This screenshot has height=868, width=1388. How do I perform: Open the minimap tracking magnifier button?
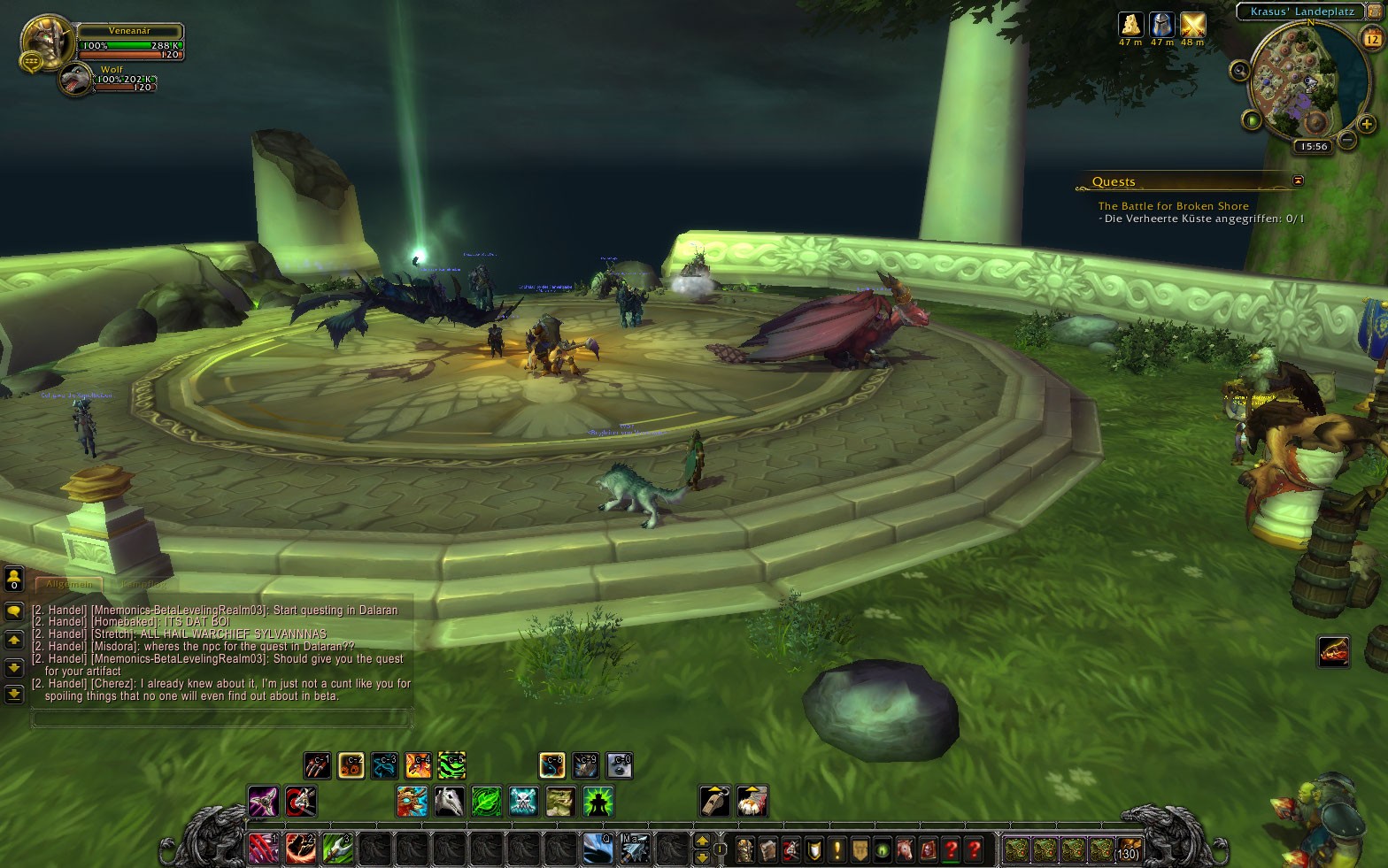click(1239, 71)
